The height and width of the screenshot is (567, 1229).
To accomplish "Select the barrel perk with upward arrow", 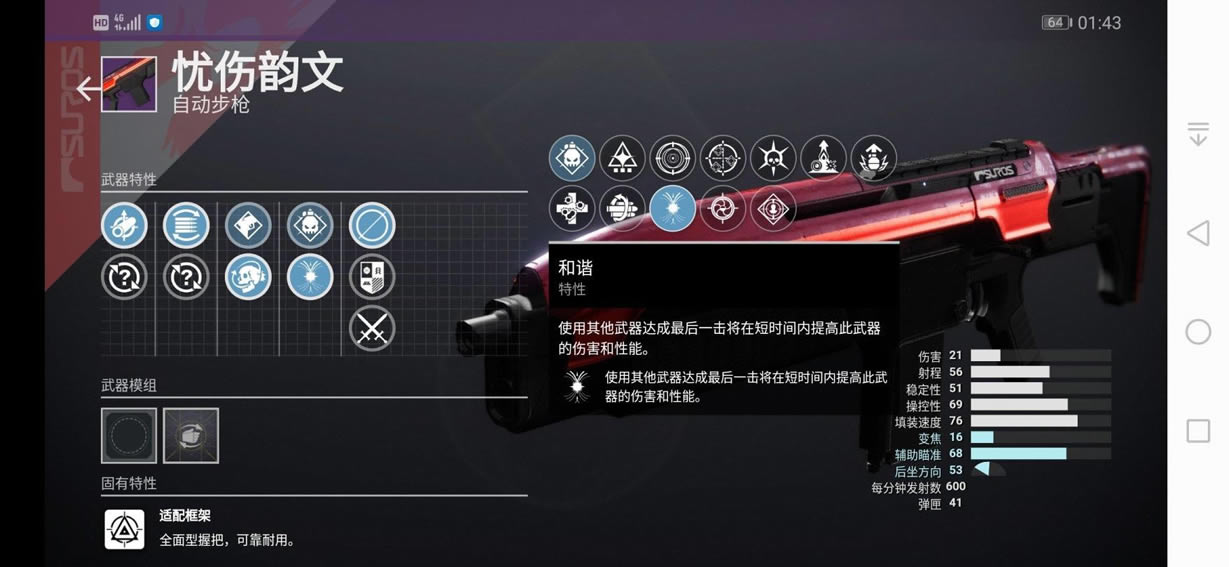I will coord(124,226).
